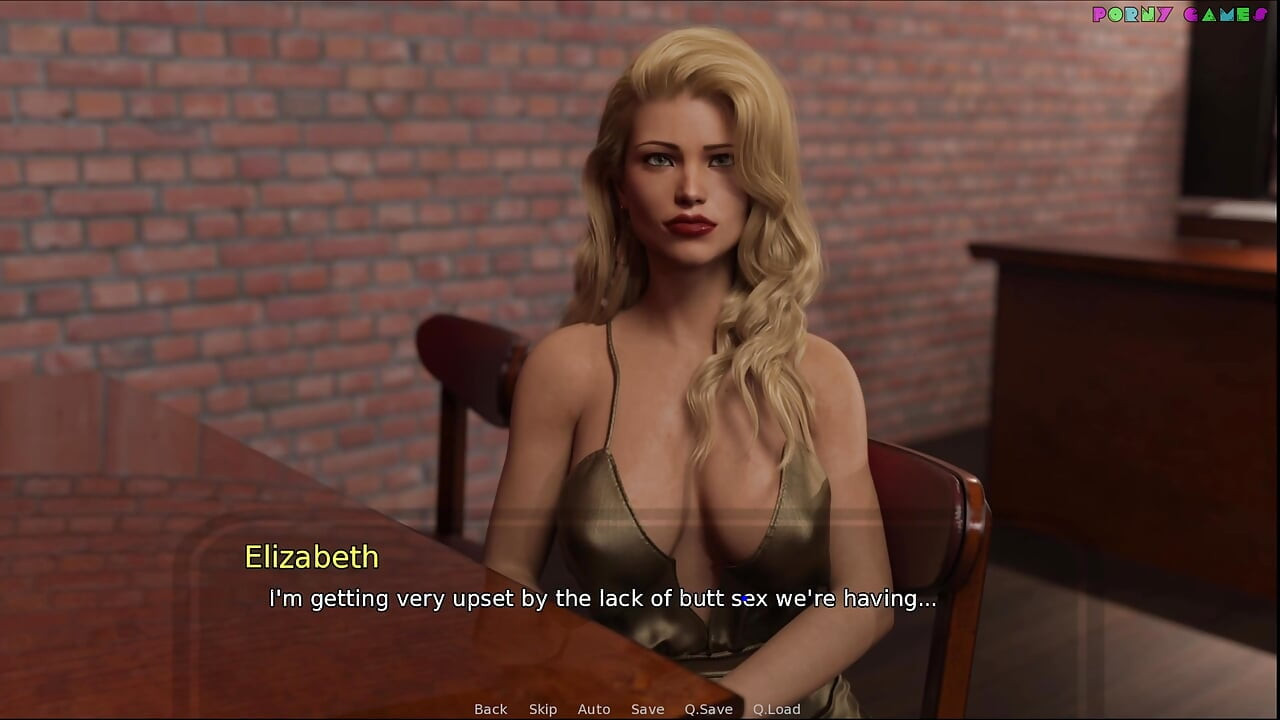
Task: Skip the current dialogue
Action: click(x=543, y=709)
